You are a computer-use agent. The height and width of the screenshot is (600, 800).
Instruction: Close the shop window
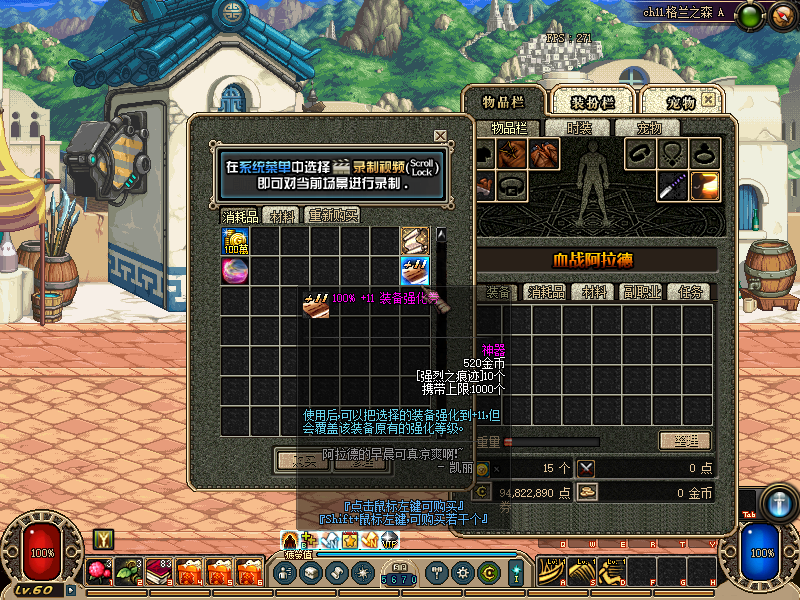440,136
